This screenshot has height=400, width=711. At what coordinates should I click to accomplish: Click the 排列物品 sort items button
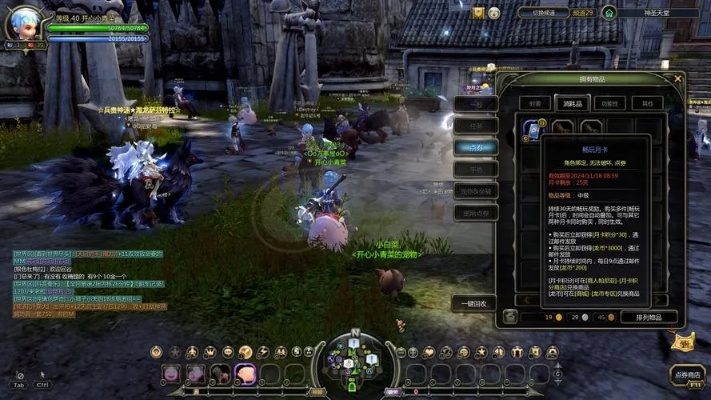pos(648,316)
